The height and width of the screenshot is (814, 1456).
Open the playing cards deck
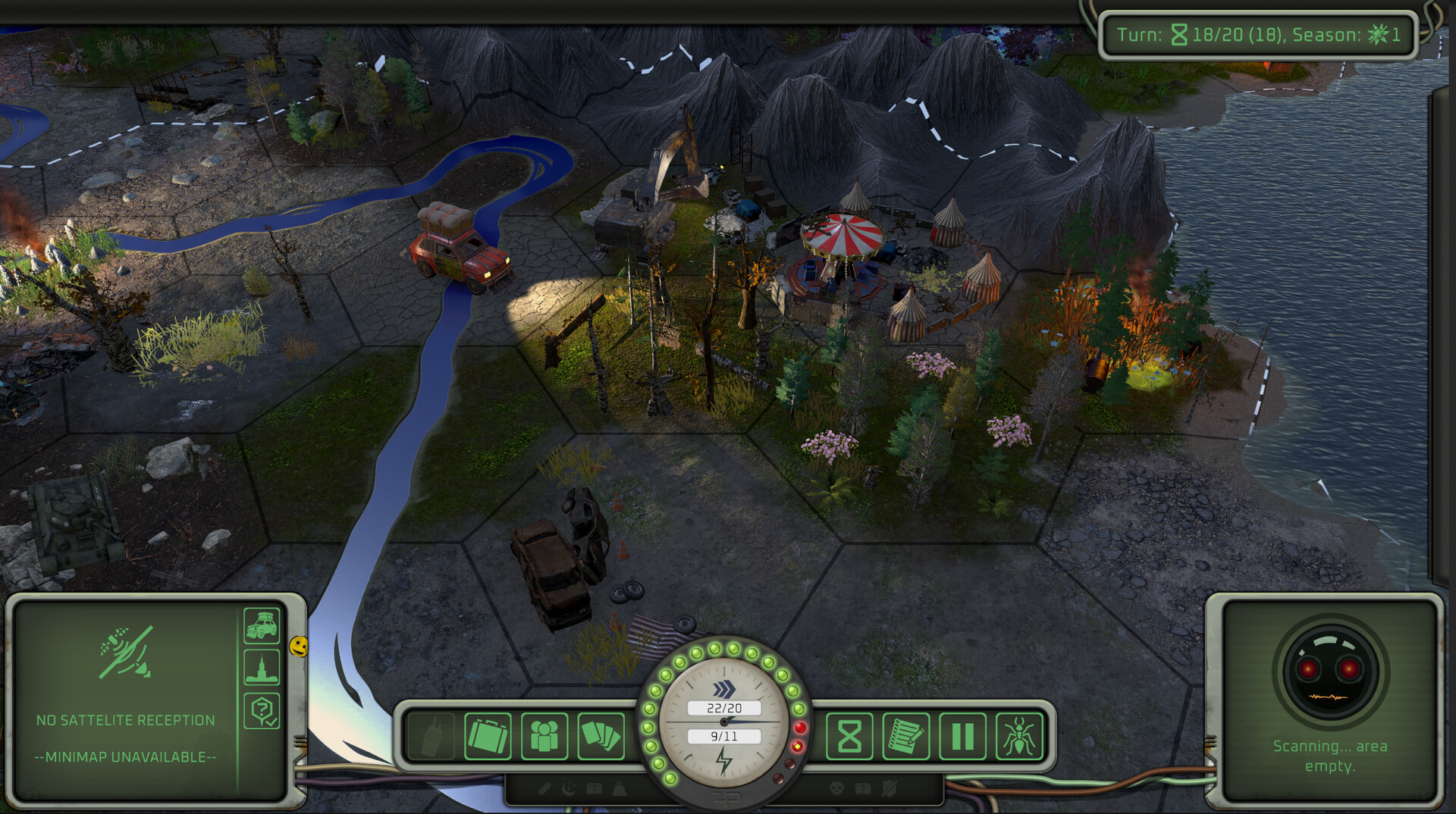[601, 736]
